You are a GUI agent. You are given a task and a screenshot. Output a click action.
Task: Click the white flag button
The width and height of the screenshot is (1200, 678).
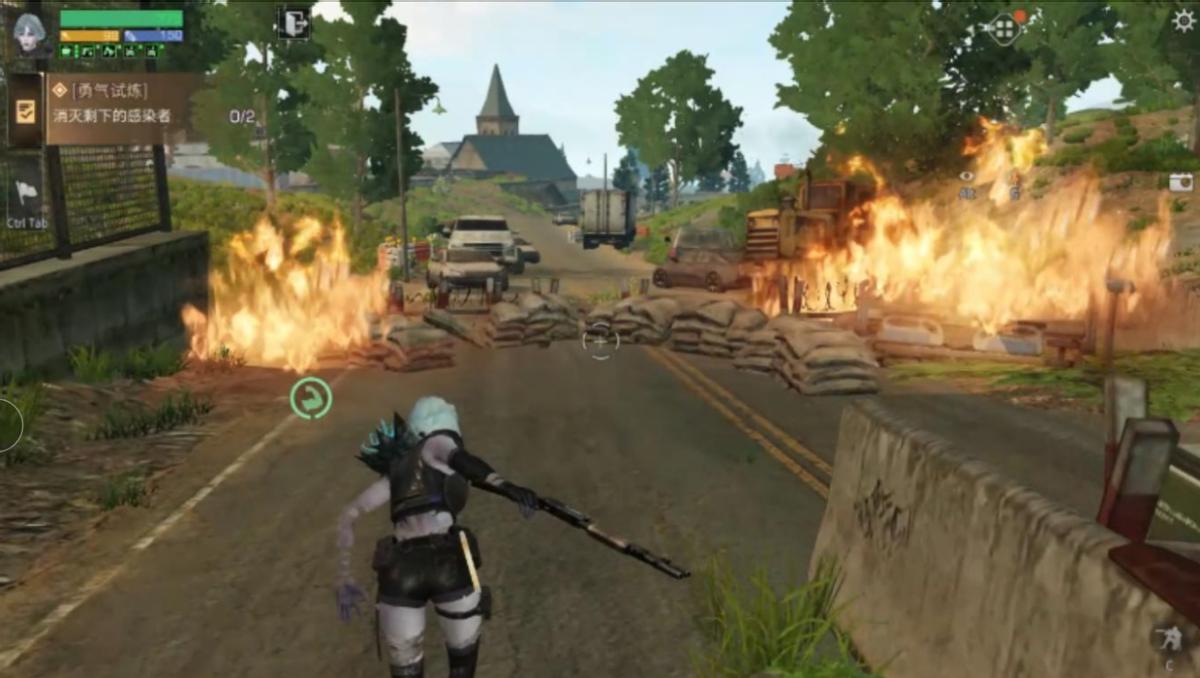[x=26, y=194]
